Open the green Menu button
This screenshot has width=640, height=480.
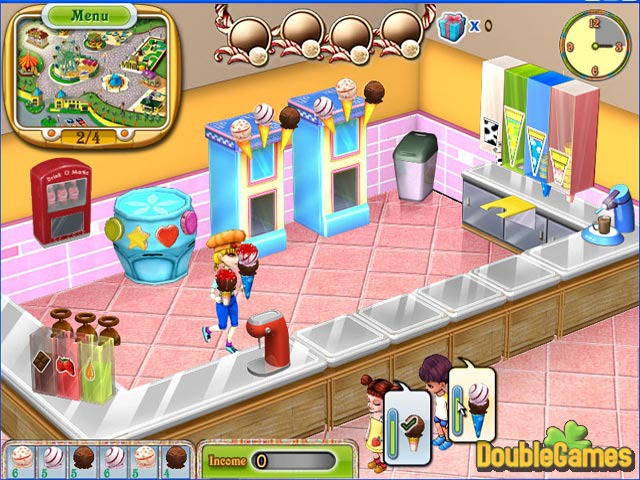tap(89, 16)
